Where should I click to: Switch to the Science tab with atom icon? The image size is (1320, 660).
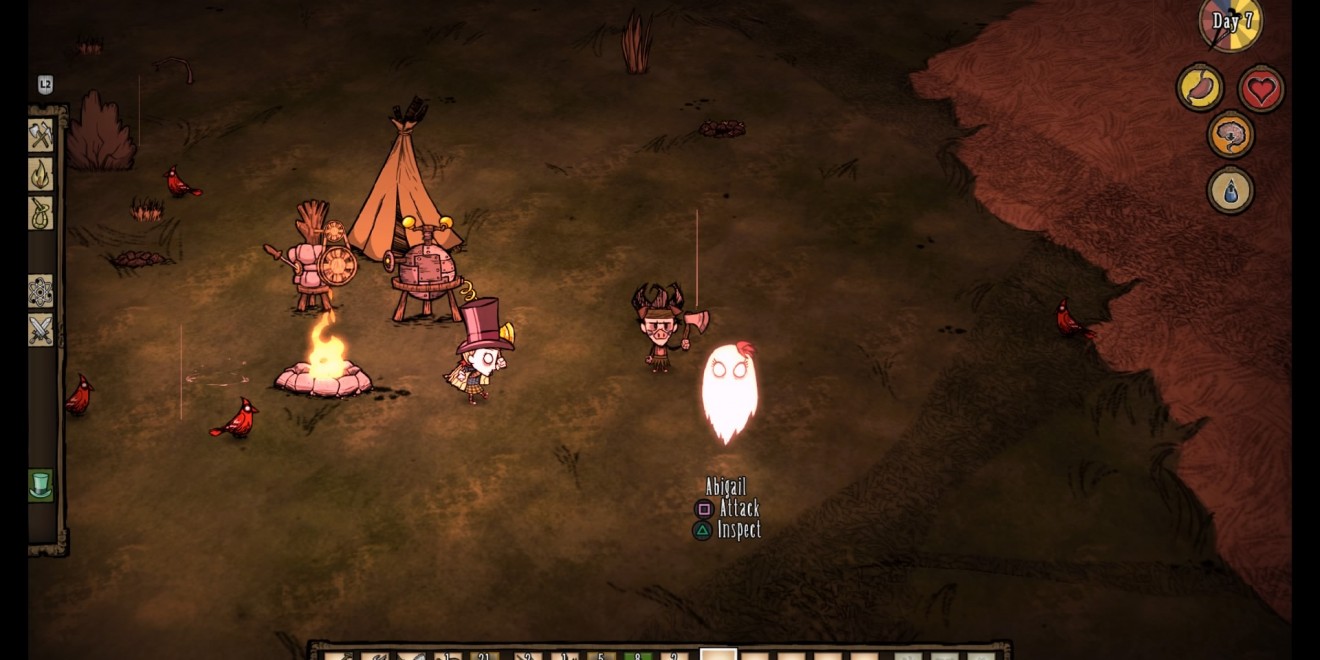(41, 291)
